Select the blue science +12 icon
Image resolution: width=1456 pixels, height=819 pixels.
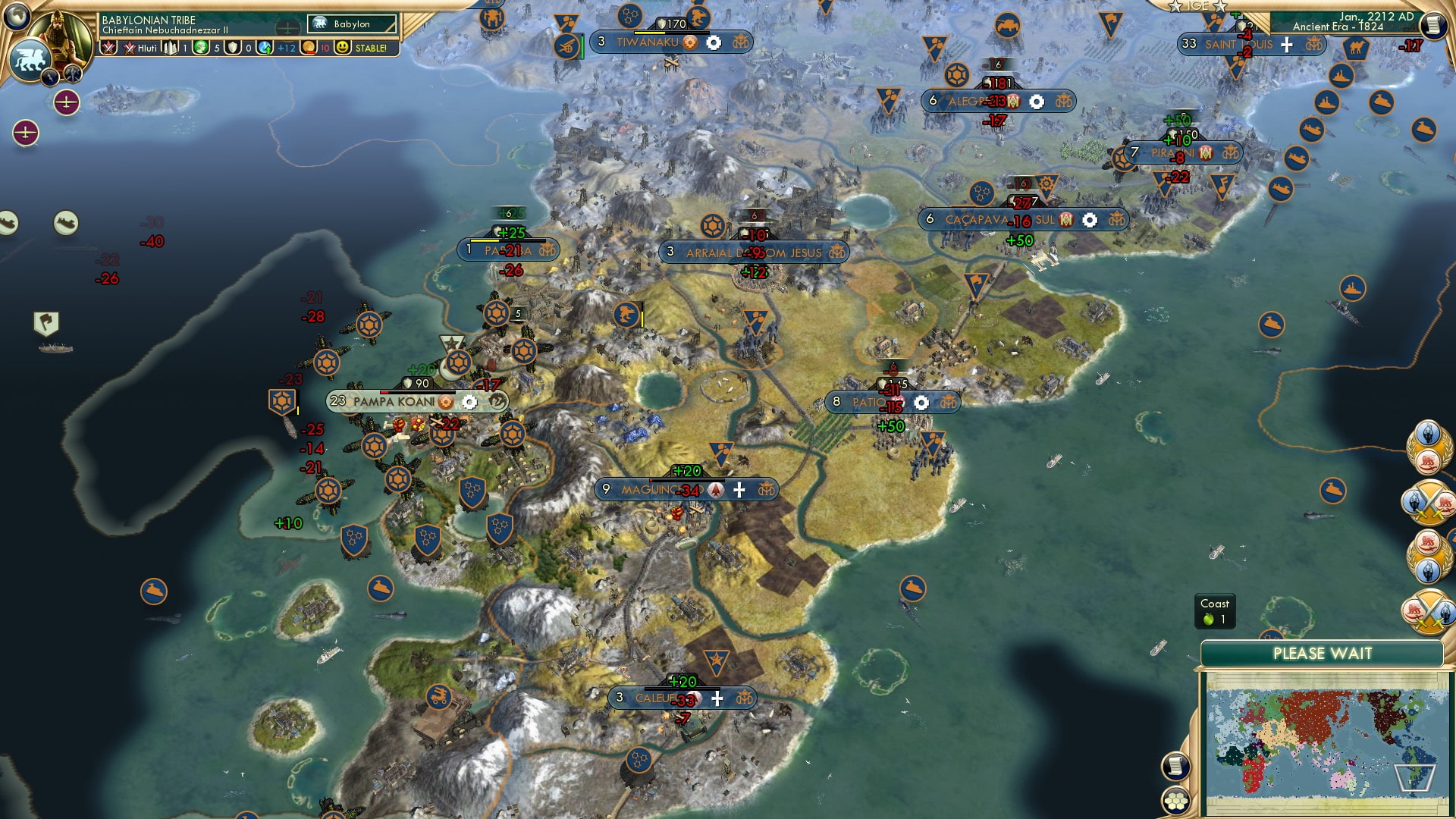click(264, 47)
